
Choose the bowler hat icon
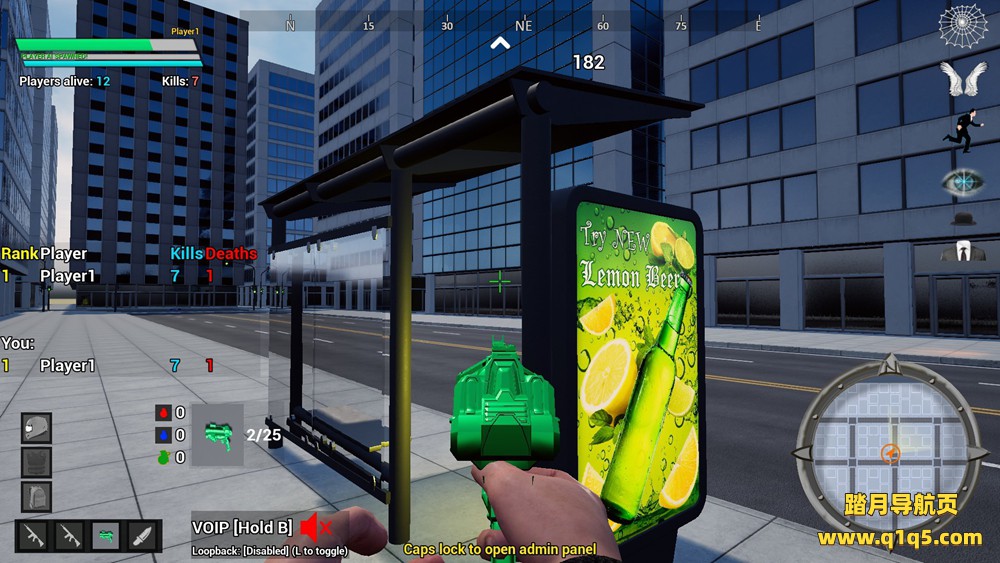click(x=963, y=217)
